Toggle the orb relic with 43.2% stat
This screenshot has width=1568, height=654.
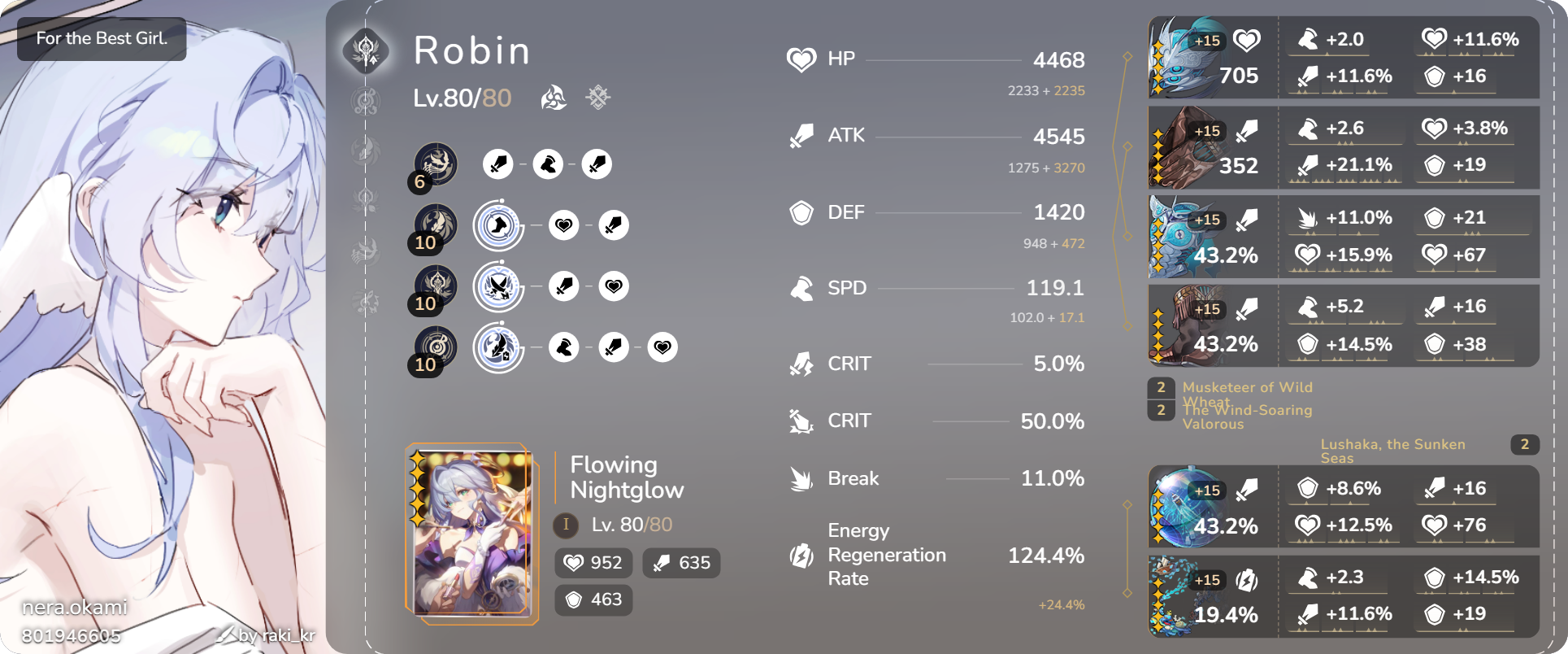1211,505
